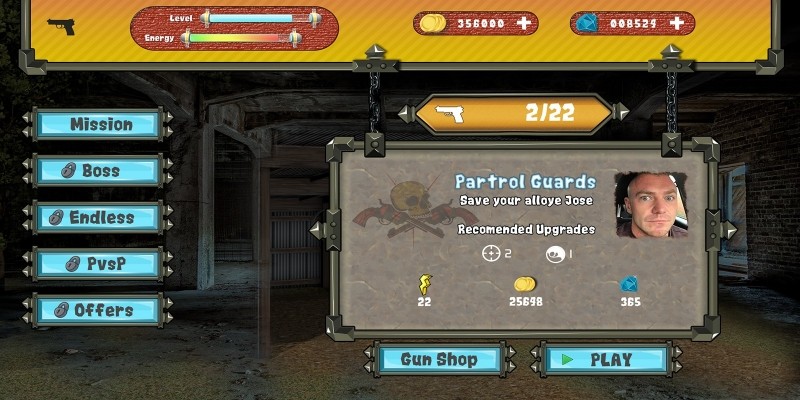Buy more blue gems with plus
Viewport: 800px width, 400px height.
[x=677, y=23]
